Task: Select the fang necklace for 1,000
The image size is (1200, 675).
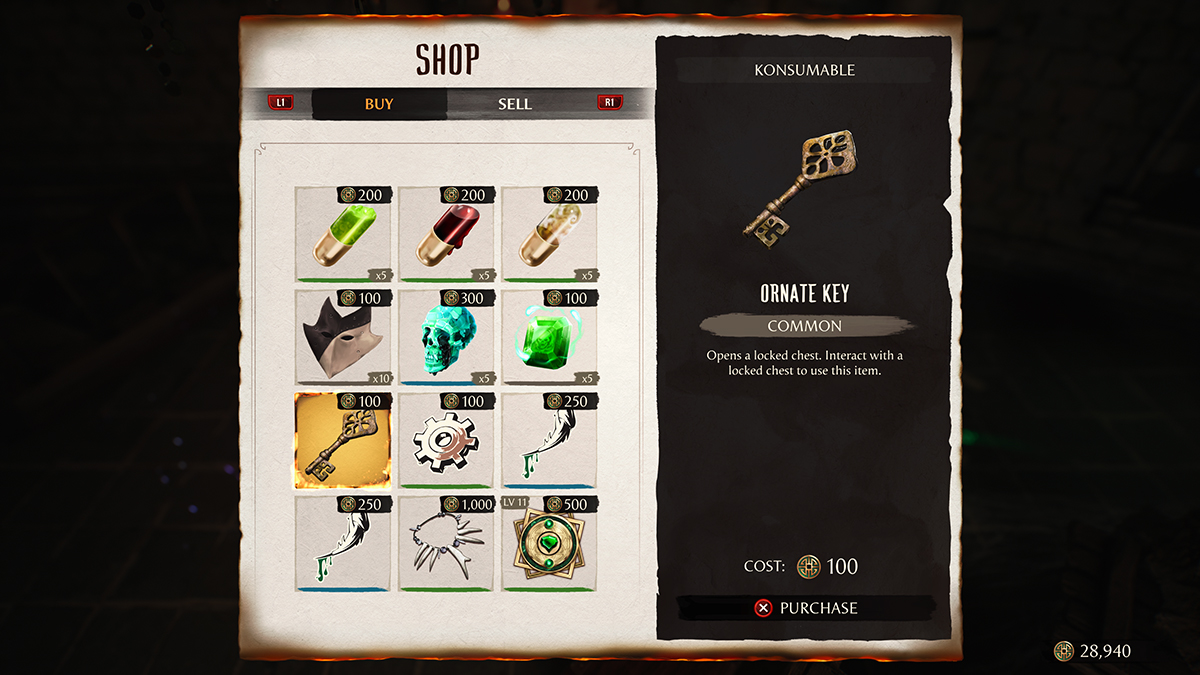Action: click(x=447, y=545)
